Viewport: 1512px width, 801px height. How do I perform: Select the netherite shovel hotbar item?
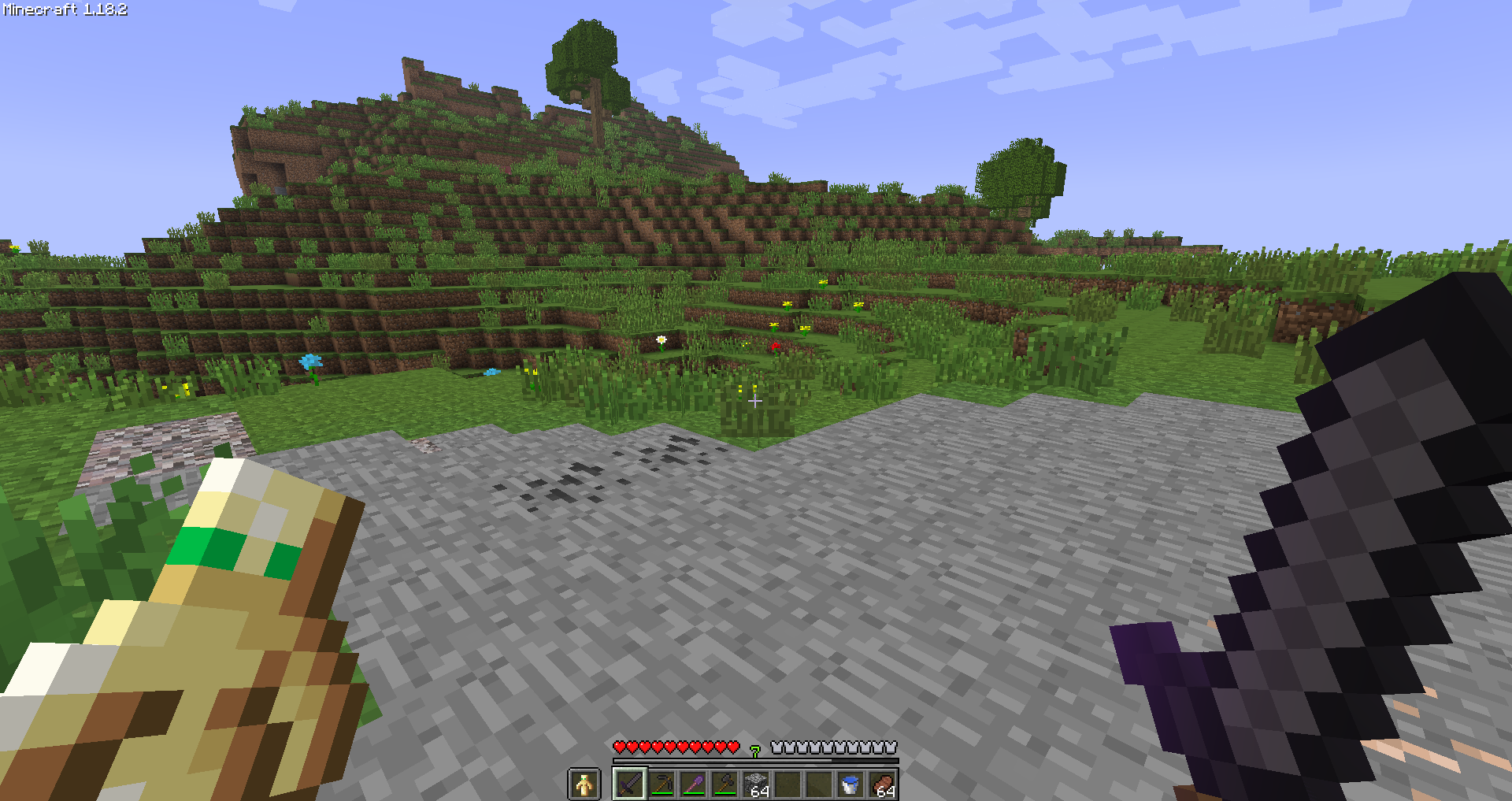tap(695, 784)
